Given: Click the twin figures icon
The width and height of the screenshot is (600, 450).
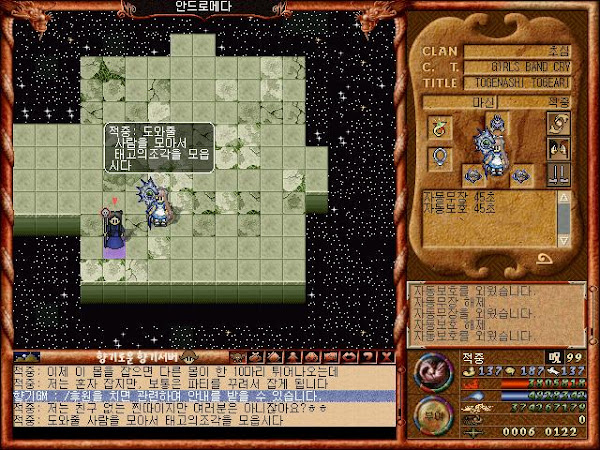Looking at the screenshot, I should pos(556,148).
